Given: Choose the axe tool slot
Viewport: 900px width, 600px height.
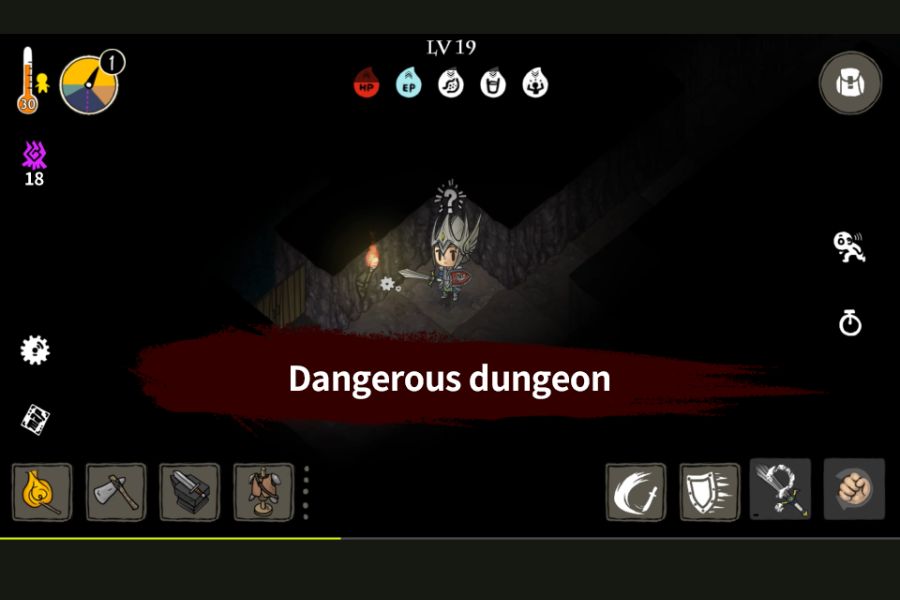Looking at the screenshot, I should [115, 492].
